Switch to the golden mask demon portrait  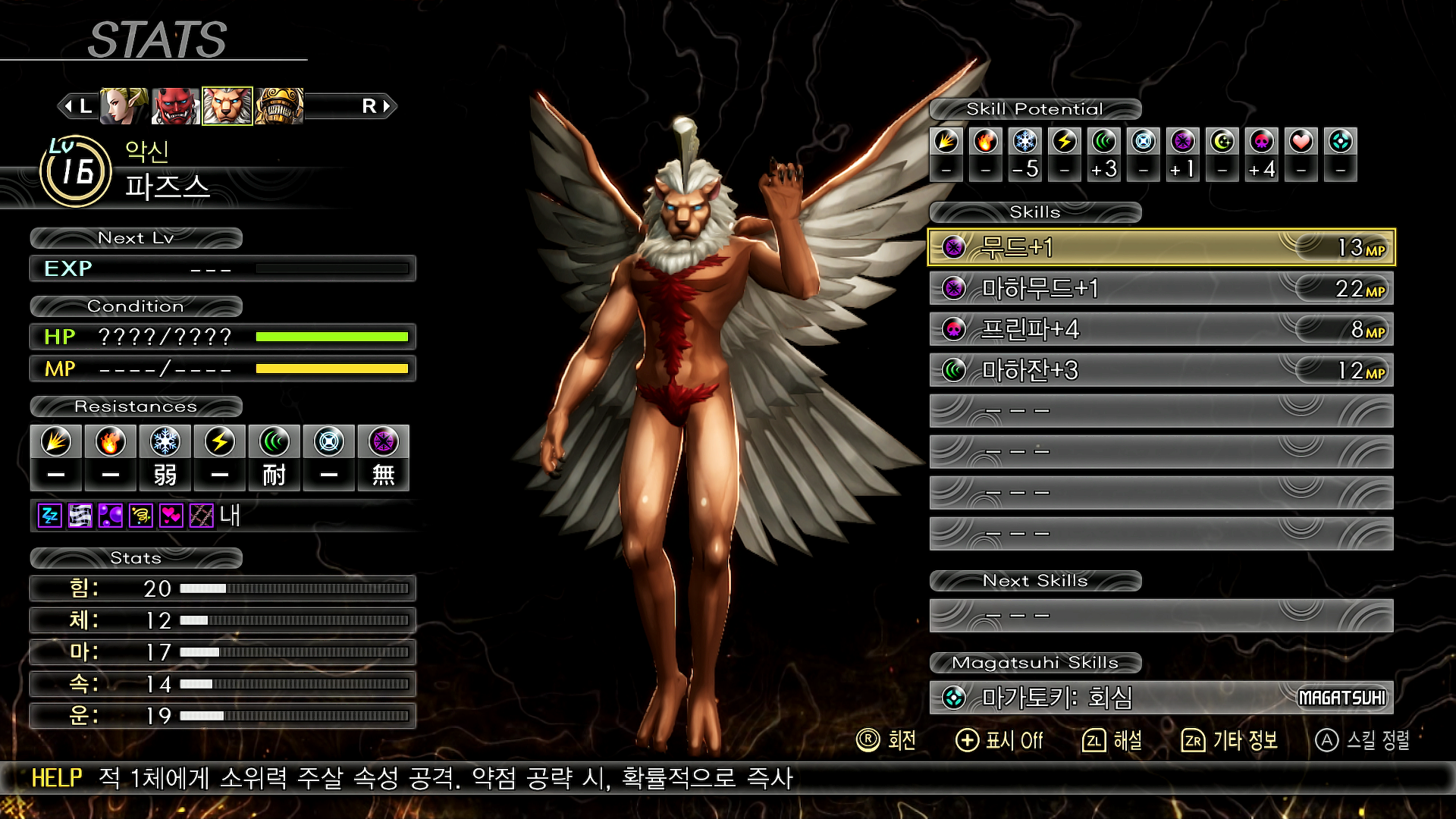pyautogui.click(x=279, y=106)
